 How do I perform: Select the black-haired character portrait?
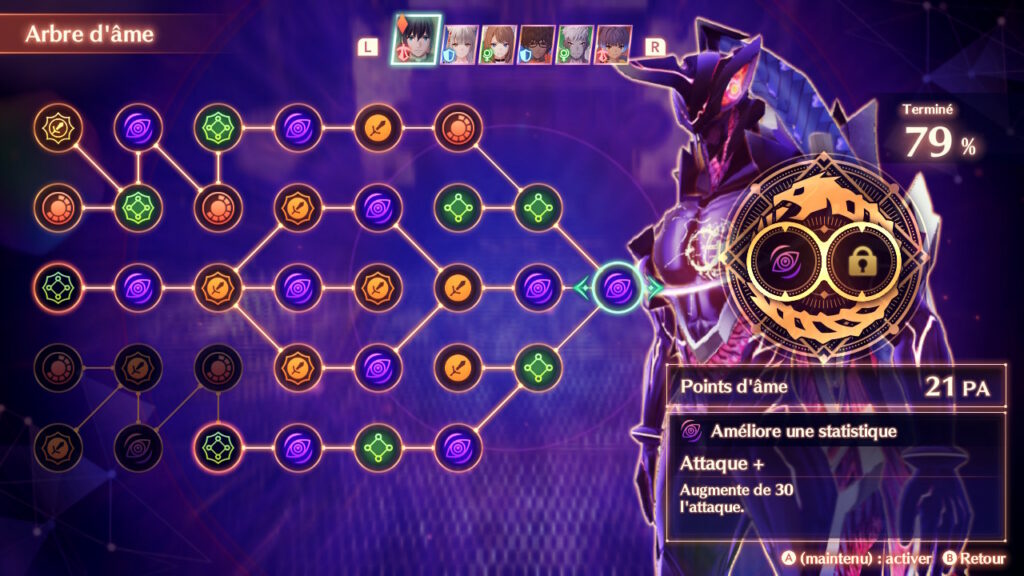[417, 44]
